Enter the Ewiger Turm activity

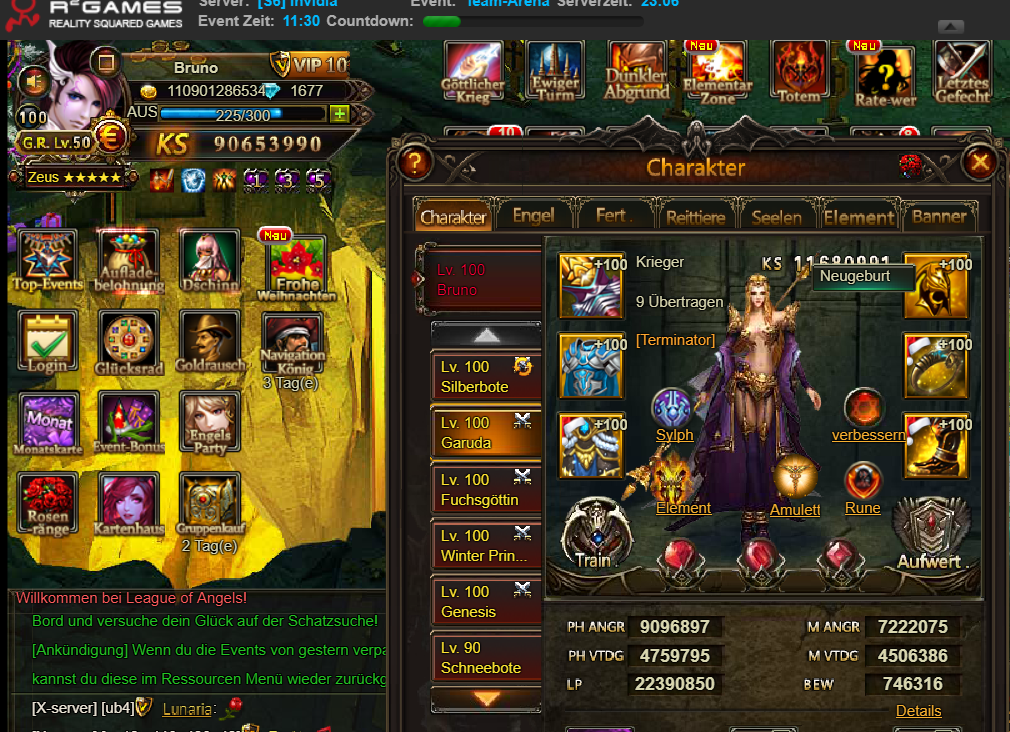555,72
